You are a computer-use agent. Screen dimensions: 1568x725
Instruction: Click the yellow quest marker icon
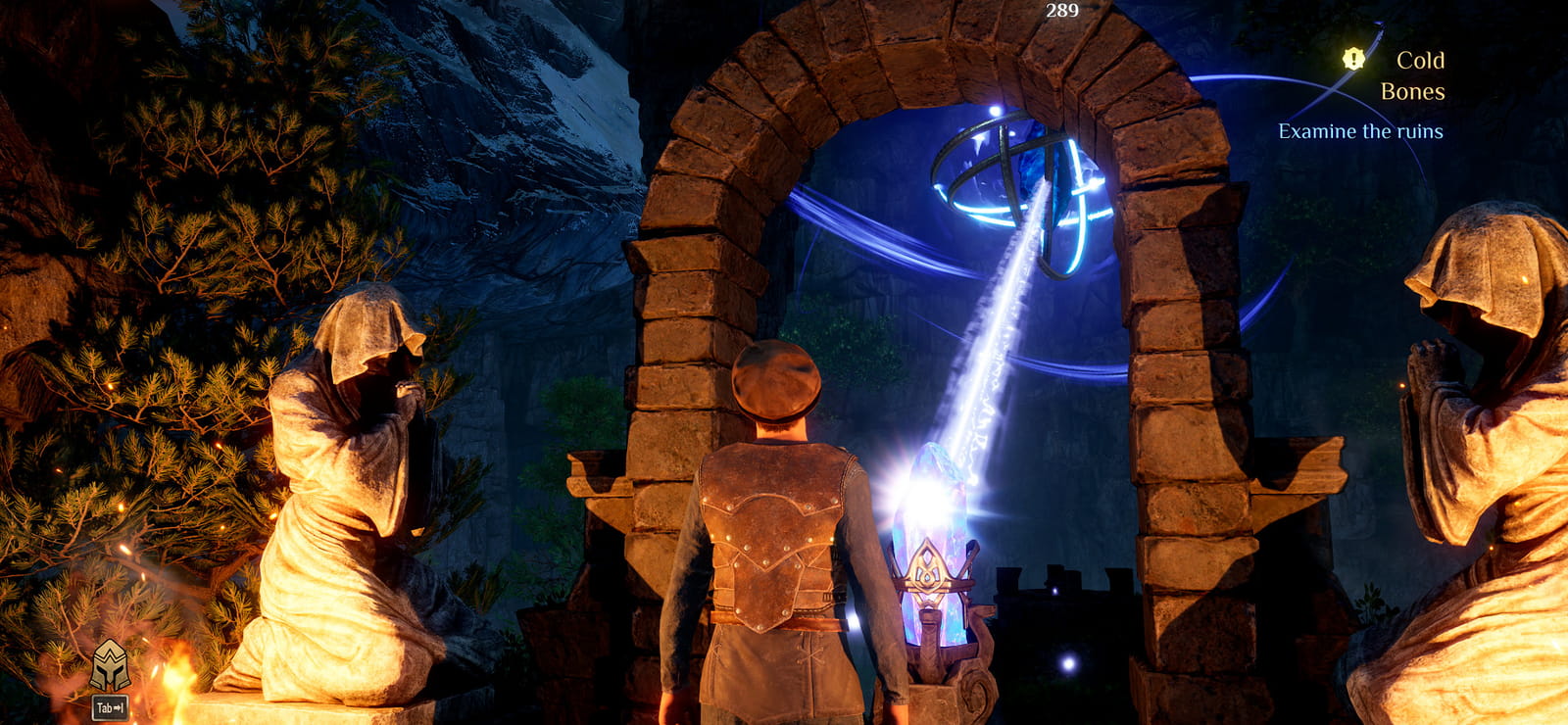1353,59
